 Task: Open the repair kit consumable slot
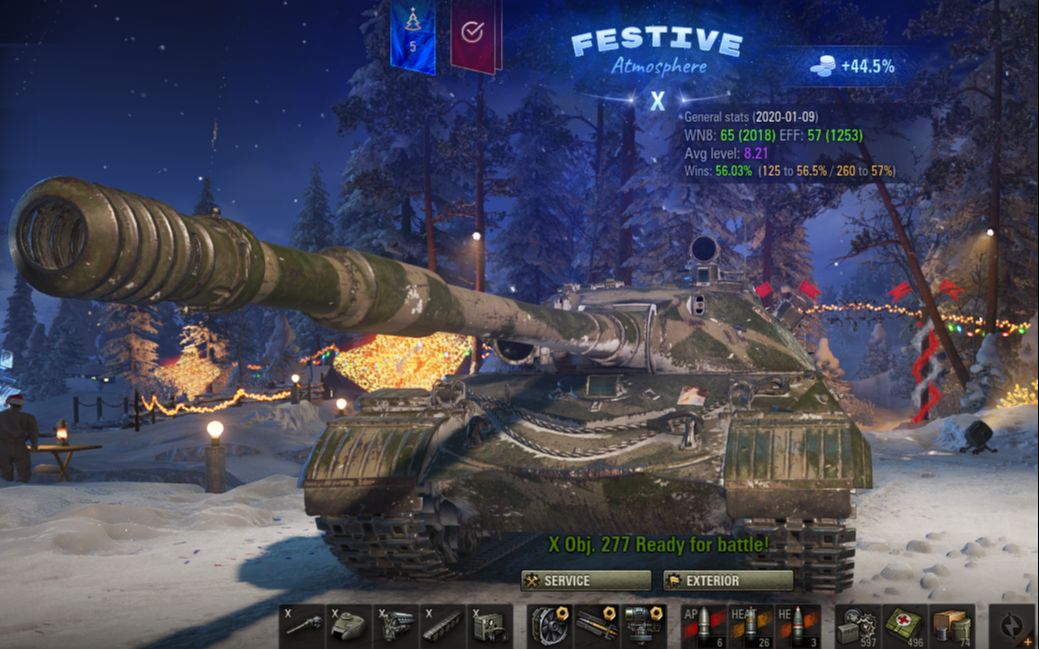point(858,626)
